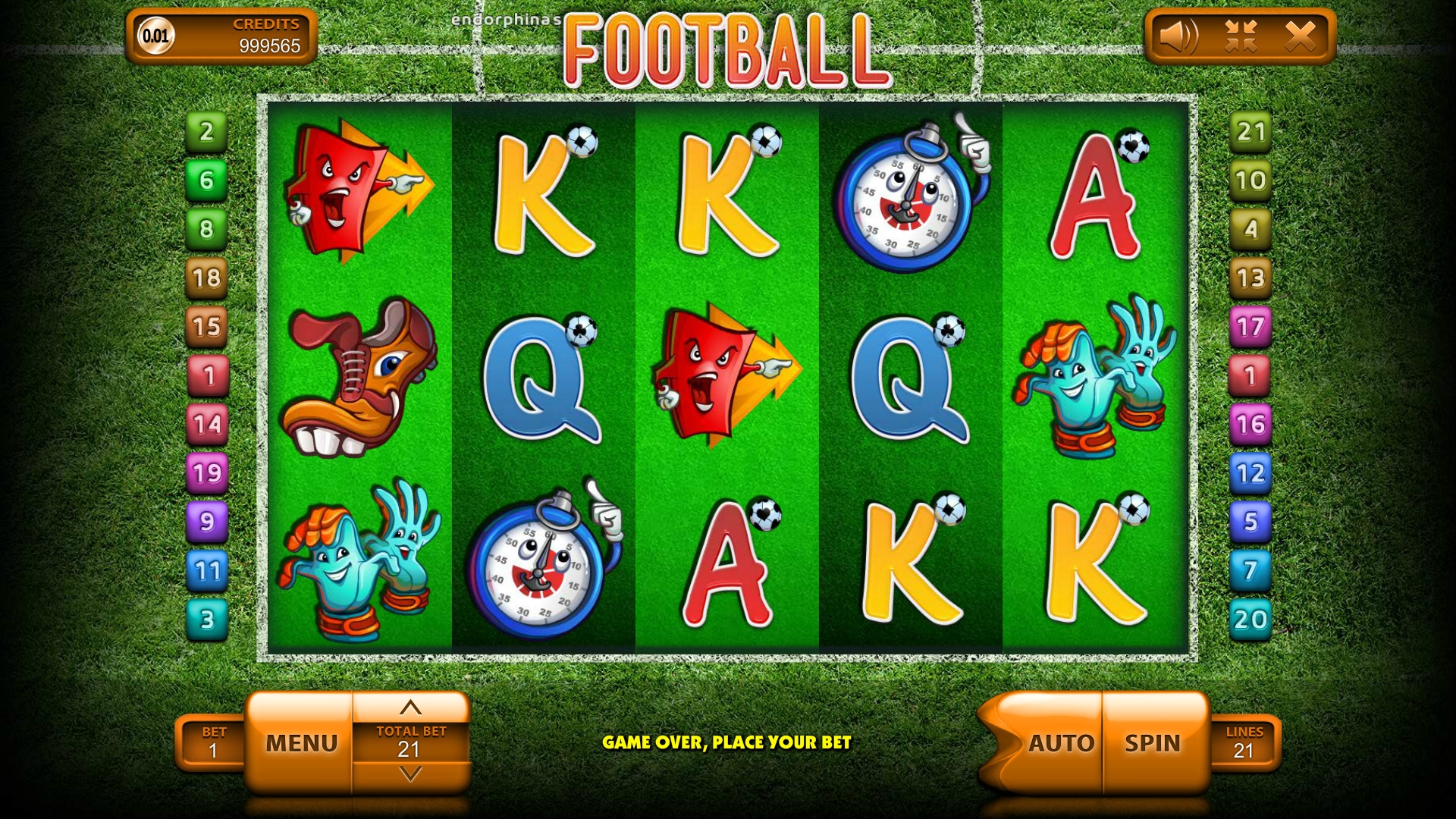Open the Menu
Screen dimensions: 1456x819
point(301,743)
